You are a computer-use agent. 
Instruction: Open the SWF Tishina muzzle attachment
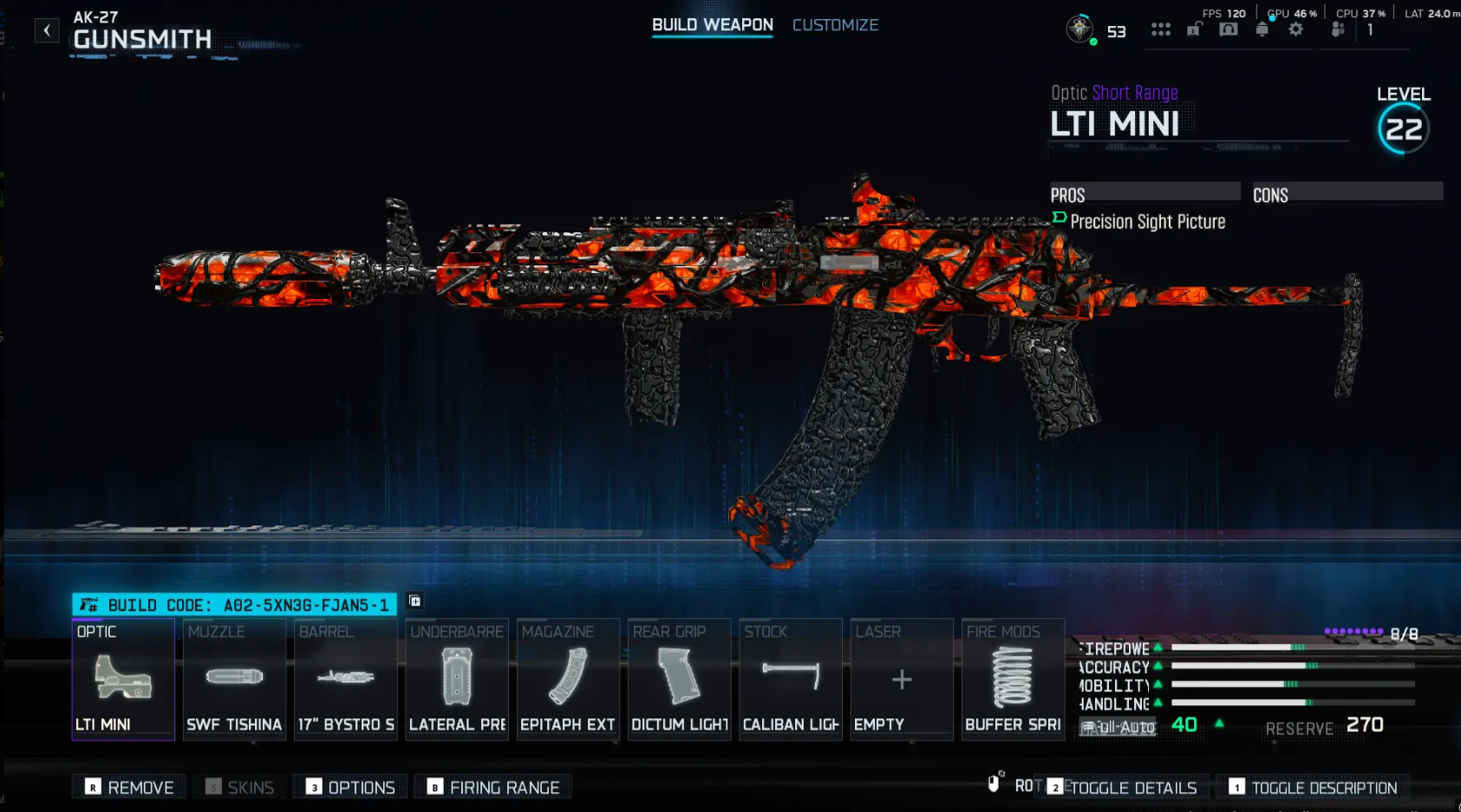(x=234, y=680)
